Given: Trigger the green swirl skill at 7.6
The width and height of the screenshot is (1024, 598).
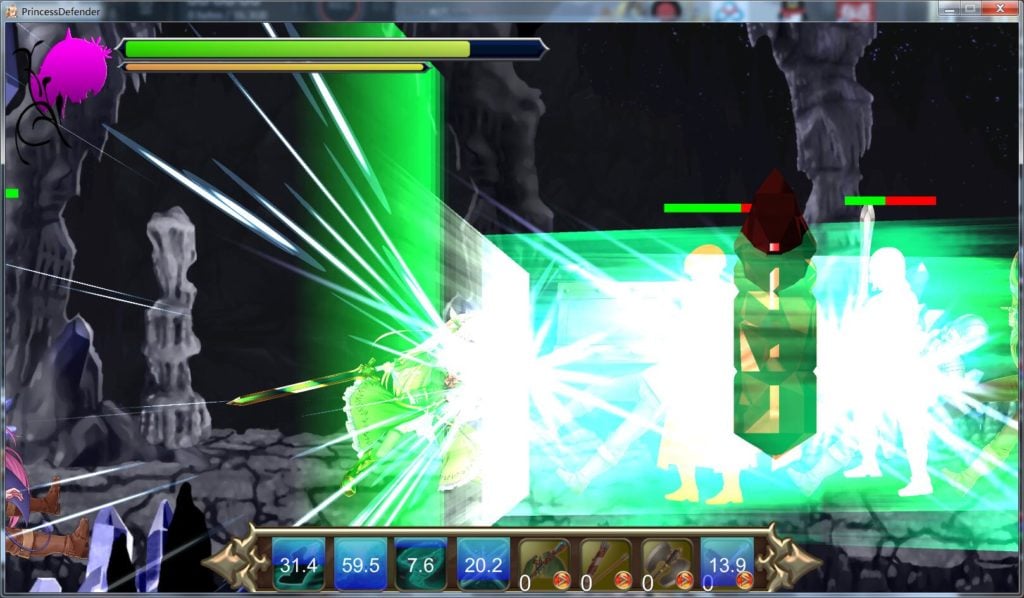Looking at the screenshot, I should (x=421, y=564).
